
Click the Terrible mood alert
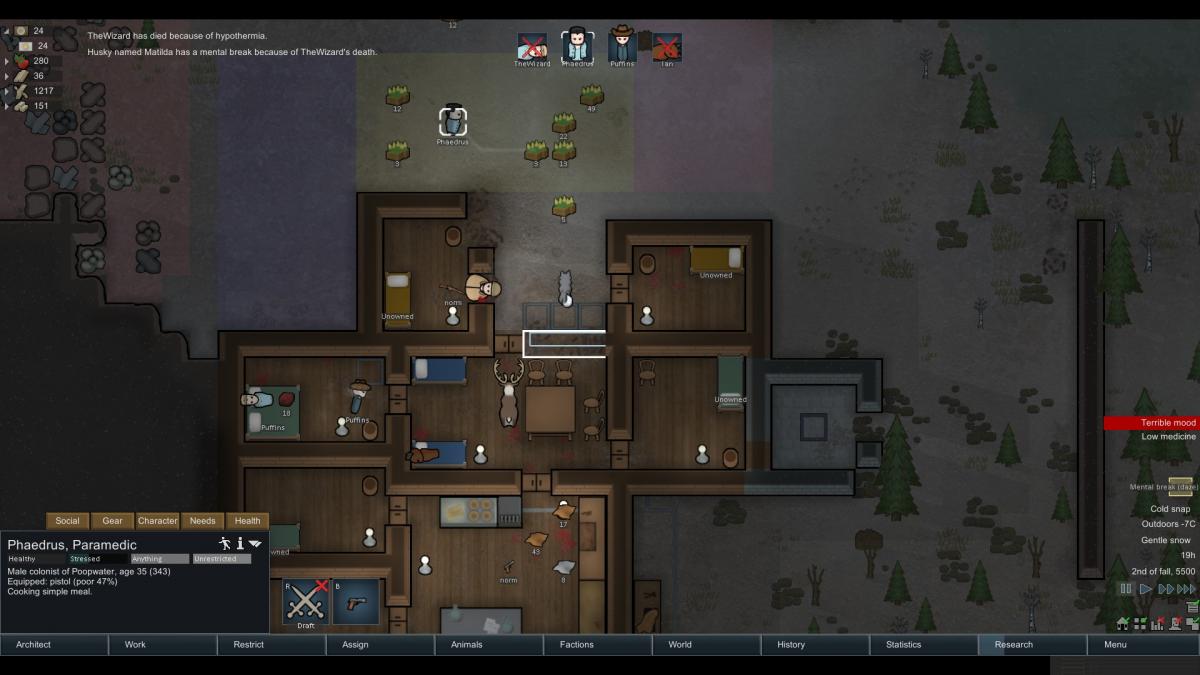tap(1150, 423)
